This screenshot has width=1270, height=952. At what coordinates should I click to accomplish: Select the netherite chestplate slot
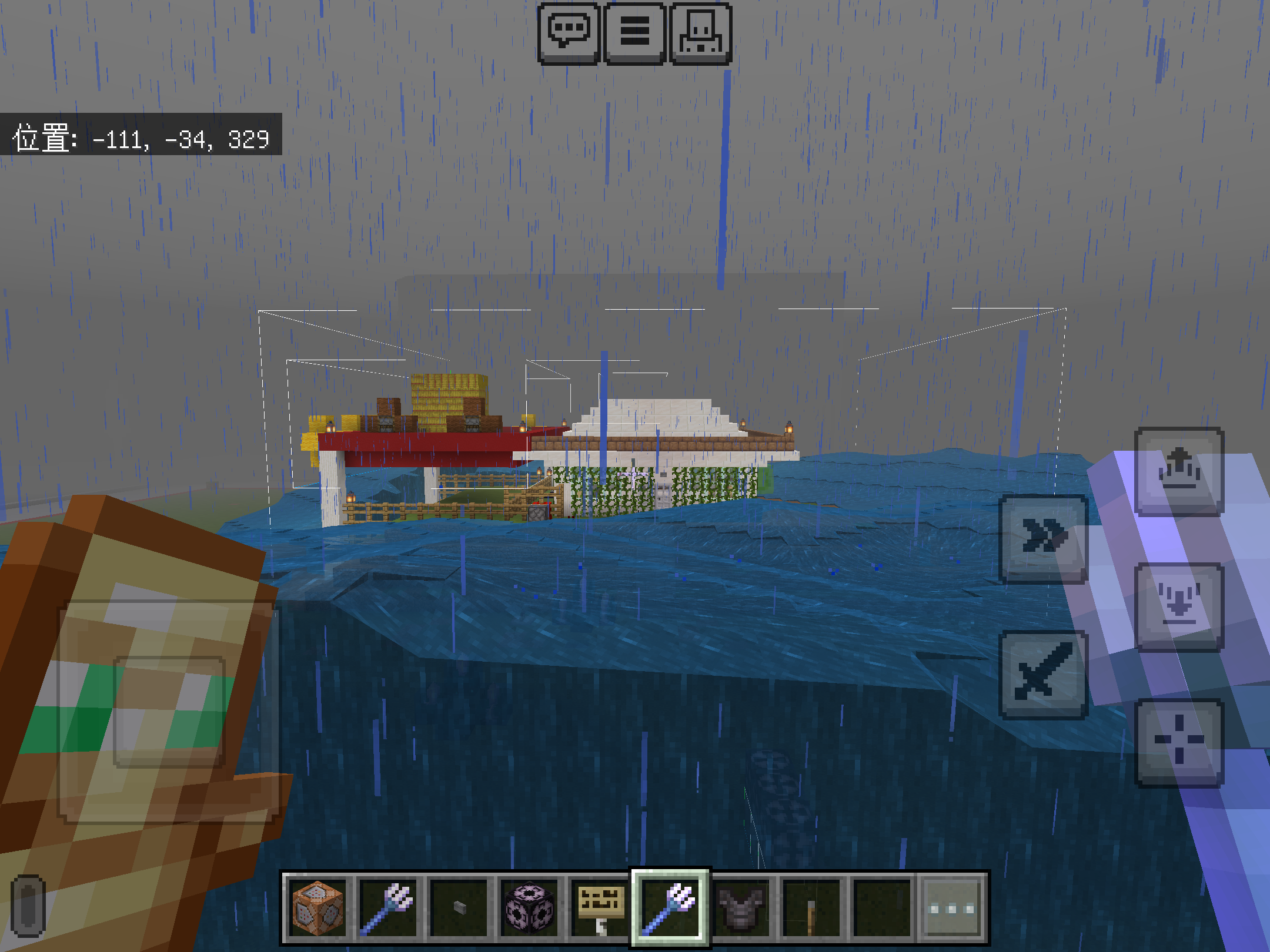coord(741,909)
